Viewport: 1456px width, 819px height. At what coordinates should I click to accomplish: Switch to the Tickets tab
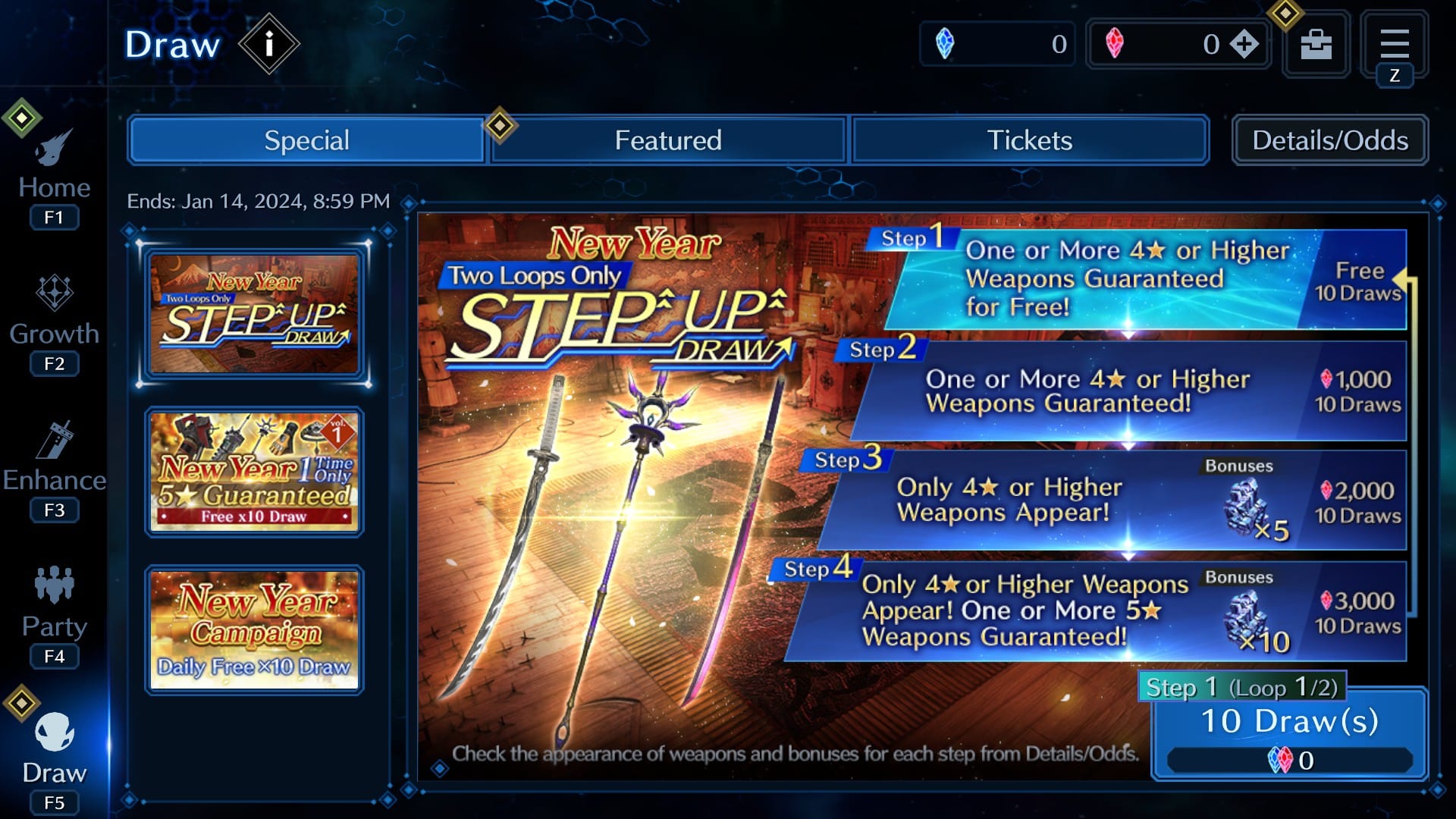pos(1029,140)
